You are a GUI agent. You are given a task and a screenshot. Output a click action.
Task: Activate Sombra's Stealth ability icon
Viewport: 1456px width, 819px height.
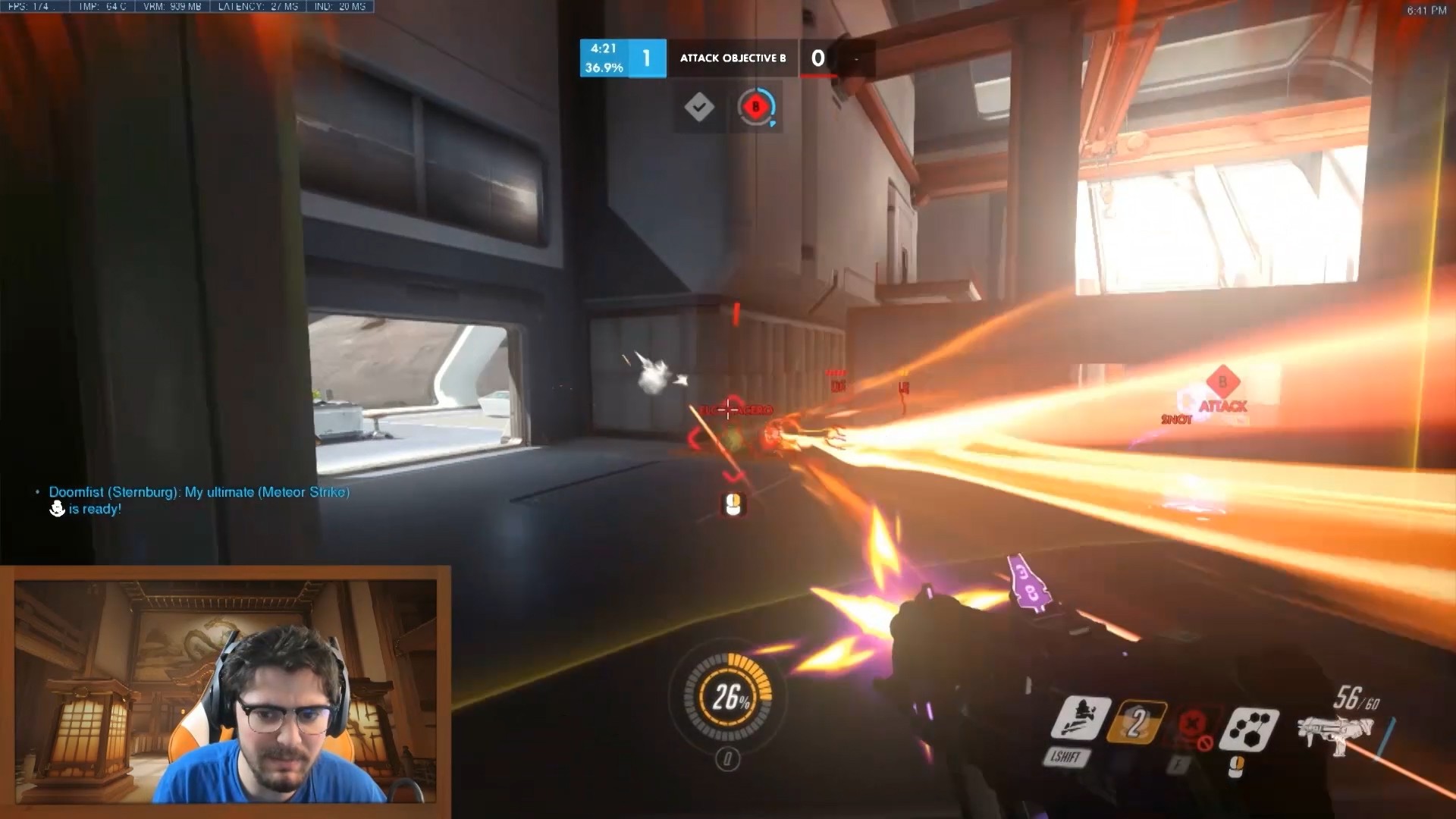coord(1080,719)
